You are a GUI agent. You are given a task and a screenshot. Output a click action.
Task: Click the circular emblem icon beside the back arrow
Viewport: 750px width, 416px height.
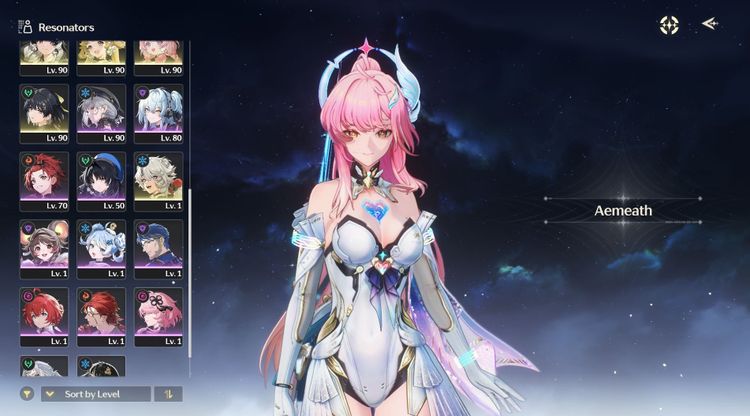point(669,25)
